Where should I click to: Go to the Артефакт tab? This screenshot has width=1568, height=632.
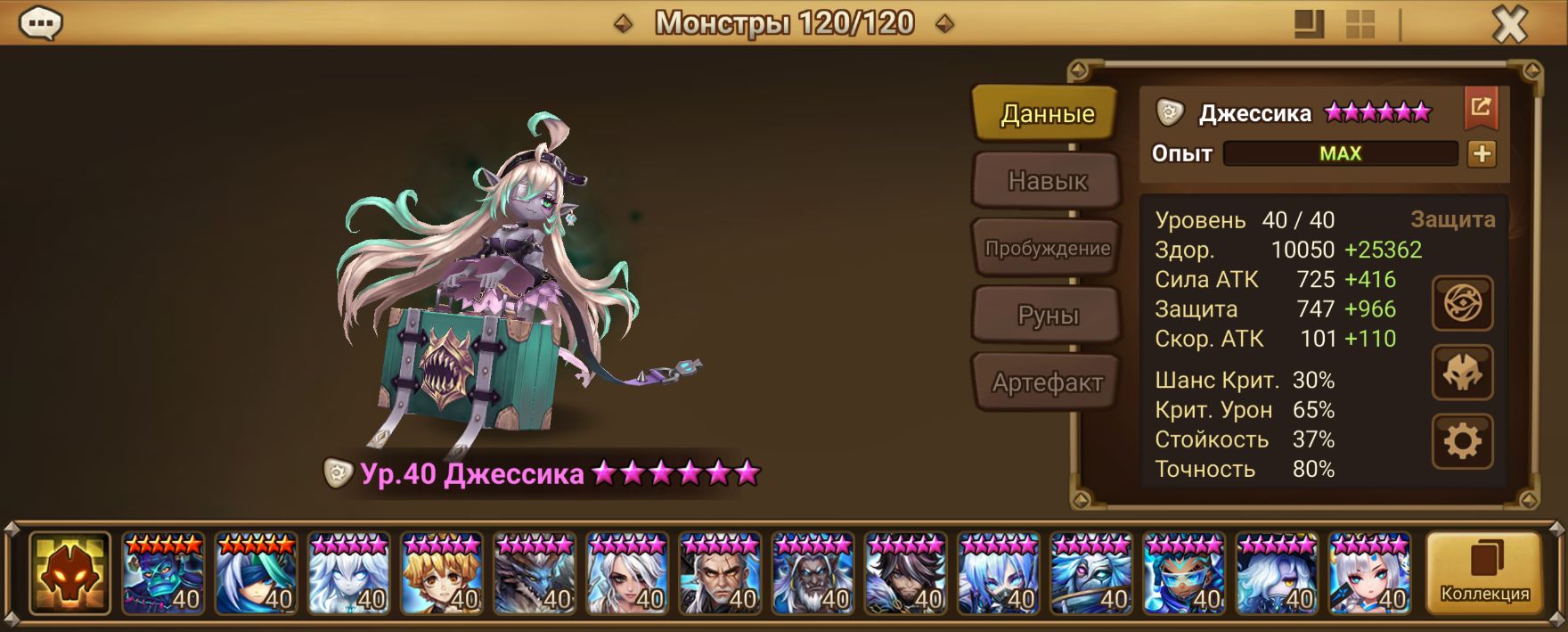point(1047,383)
